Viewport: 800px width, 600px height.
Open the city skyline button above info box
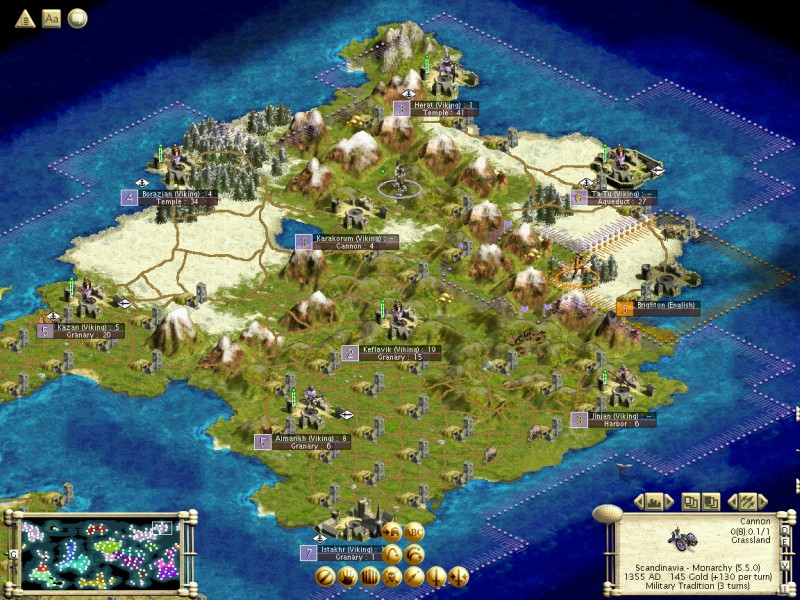654,501
